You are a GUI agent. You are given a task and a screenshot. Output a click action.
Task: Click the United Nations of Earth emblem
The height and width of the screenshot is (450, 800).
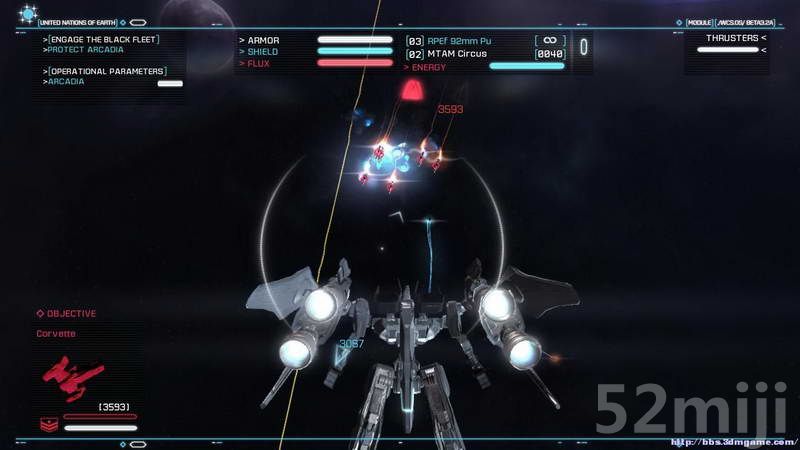(27, 14)
